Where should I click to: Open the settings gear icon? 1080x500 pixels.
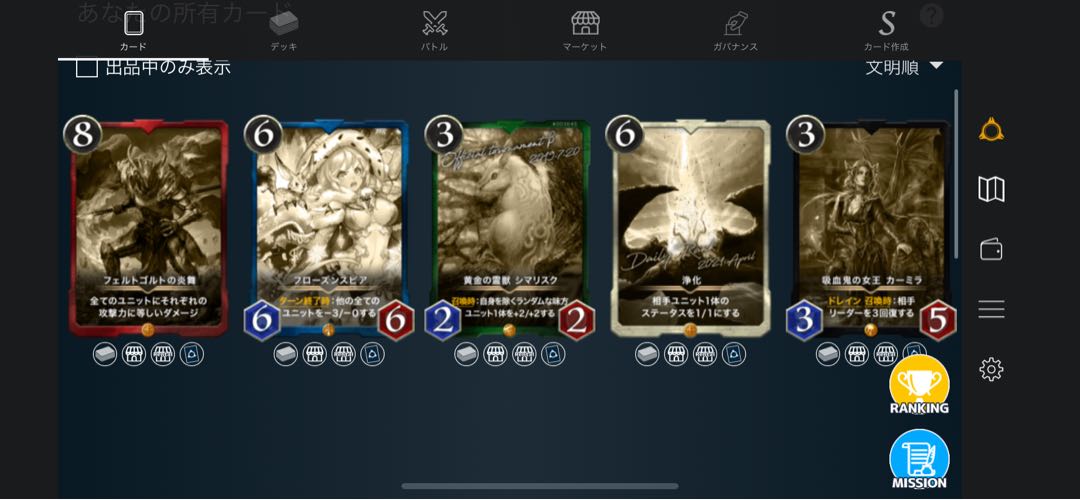click(x=991, y=369)
